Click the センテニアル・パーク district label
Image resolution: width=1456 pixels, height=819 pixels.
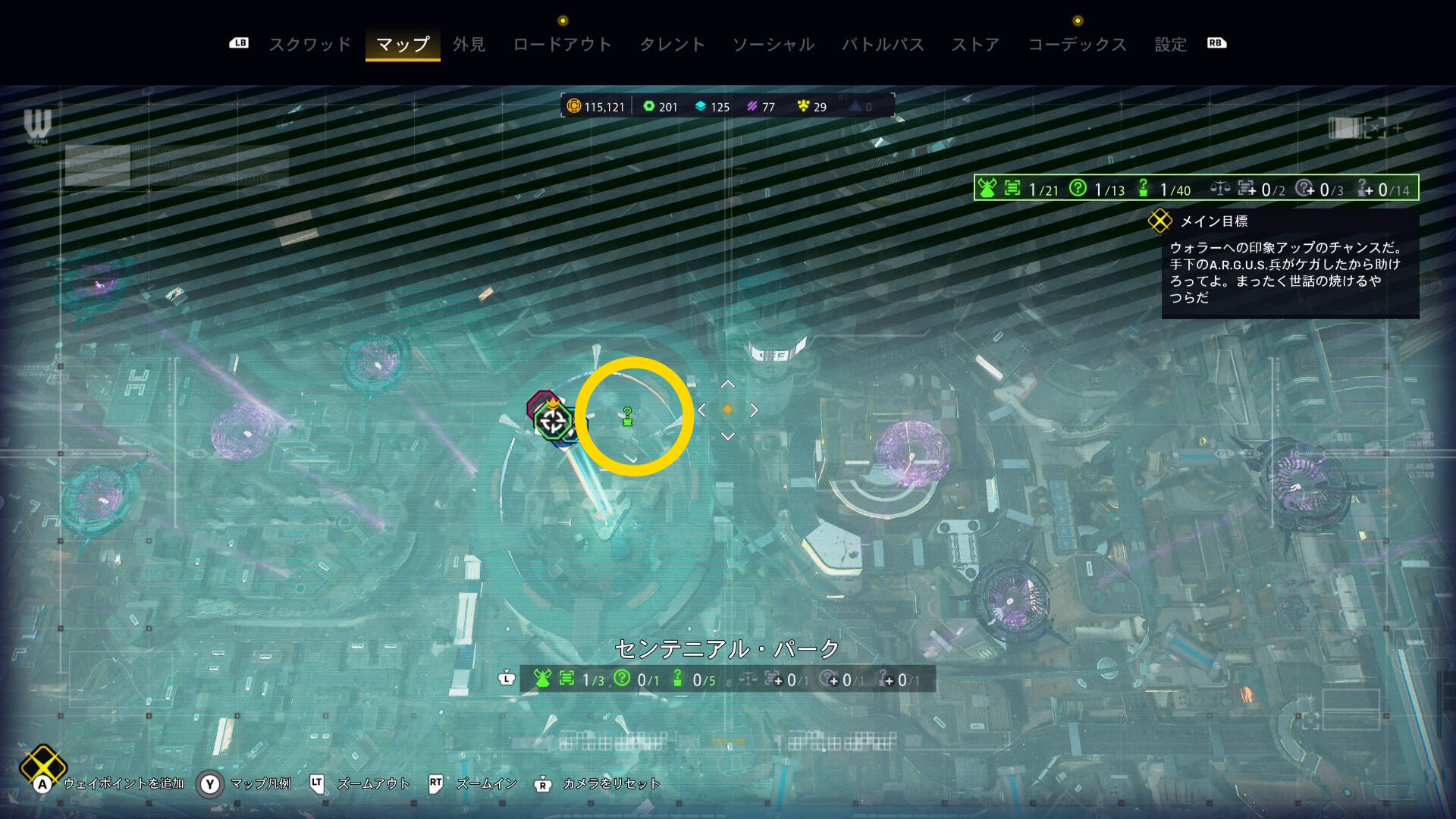click(726, 649)
